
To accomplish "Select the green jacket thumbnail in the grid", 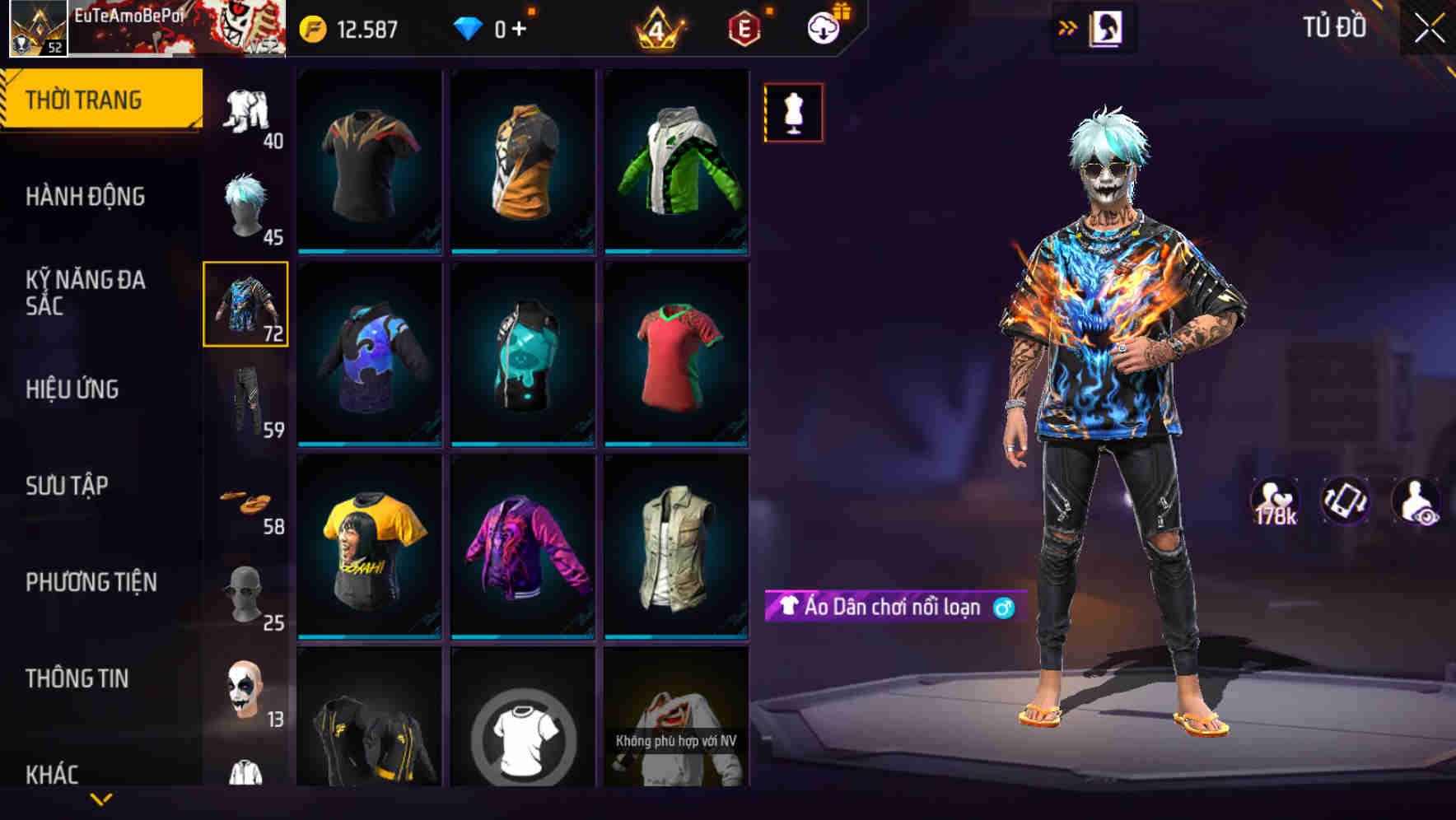I will (677, 161).
